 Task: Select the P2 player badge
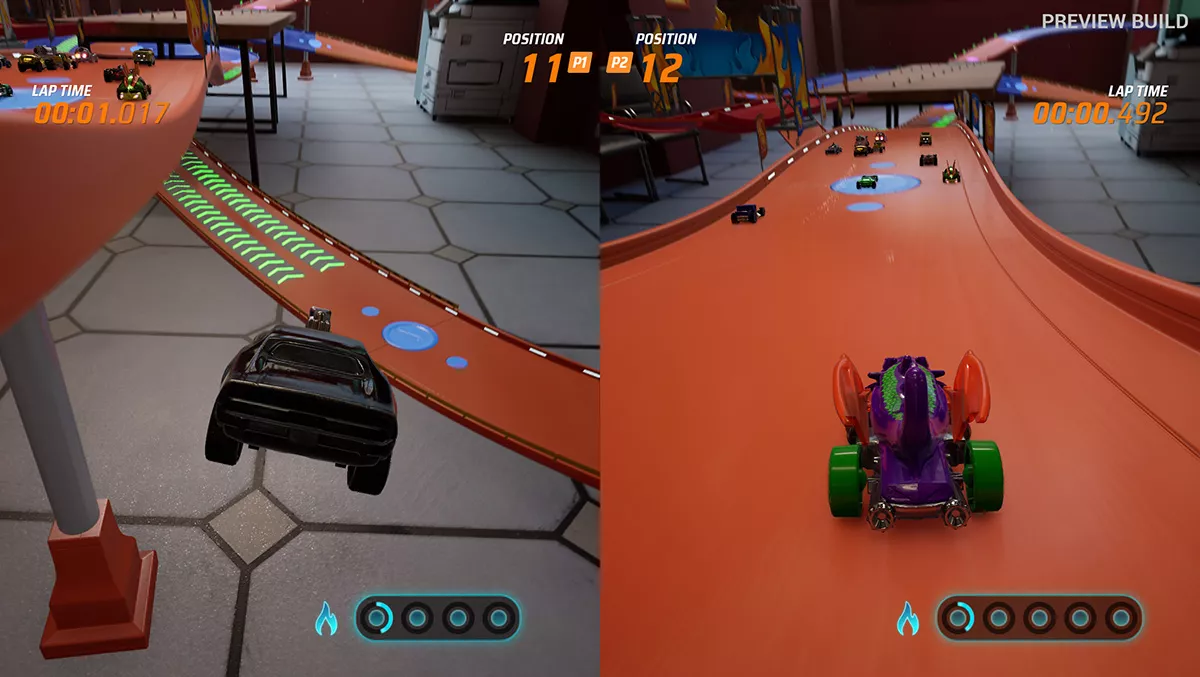pos(622,63)
